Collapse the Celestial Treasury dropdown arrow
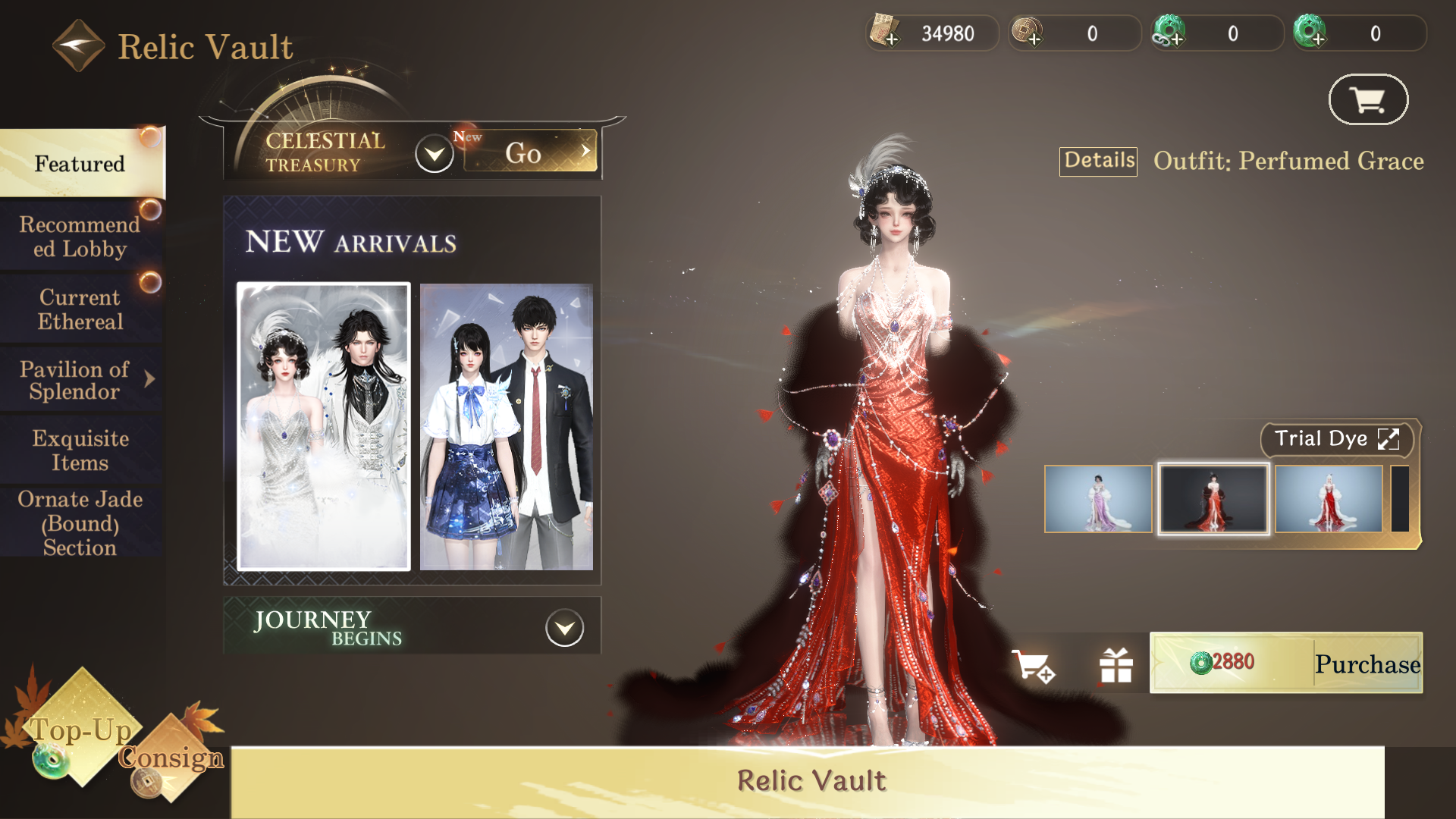Image resolution: width=1456 pixels, height=819 pixels. [x=435, y=154]
